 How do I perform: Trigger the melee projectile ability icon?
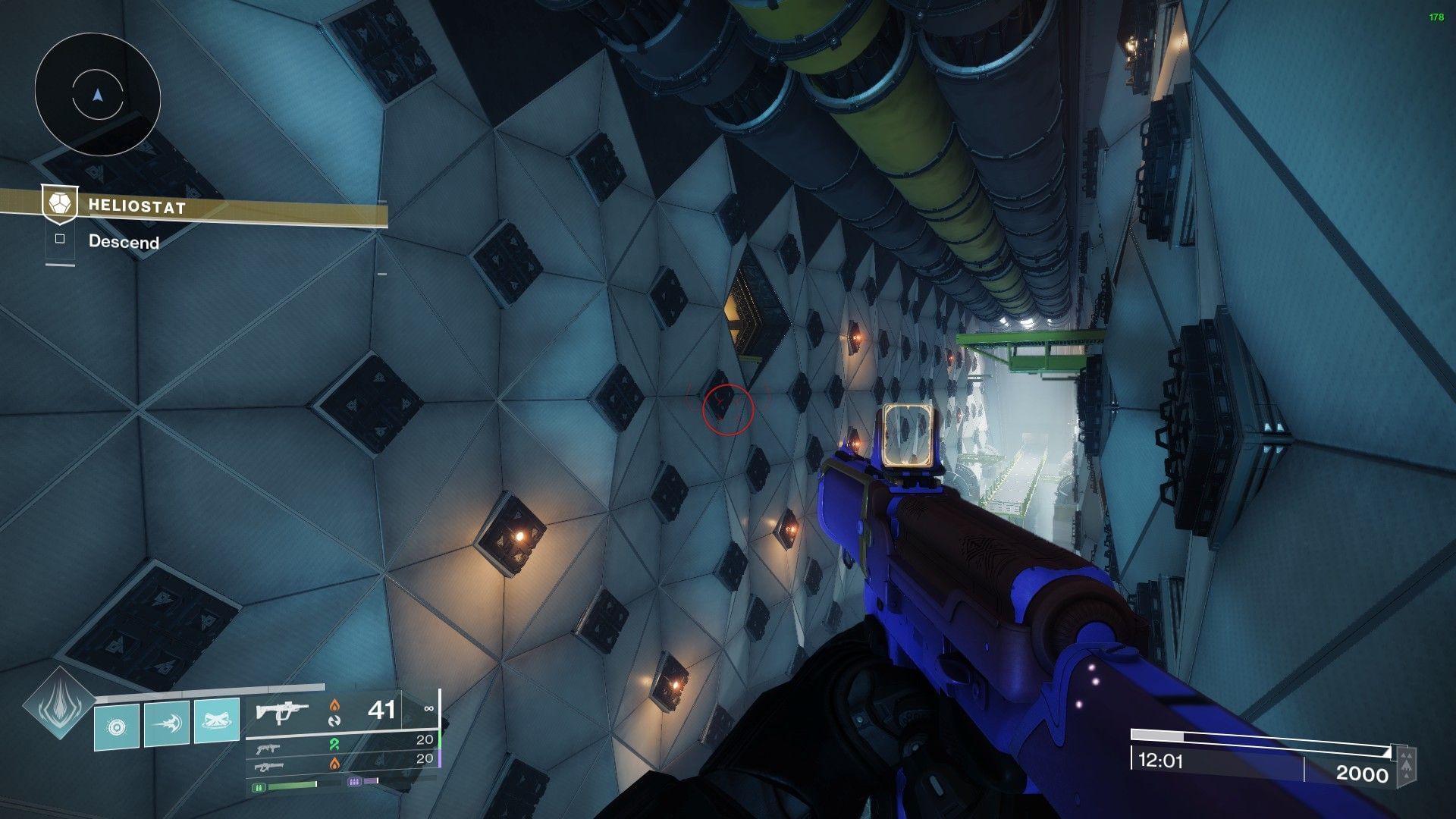(167, 723)
